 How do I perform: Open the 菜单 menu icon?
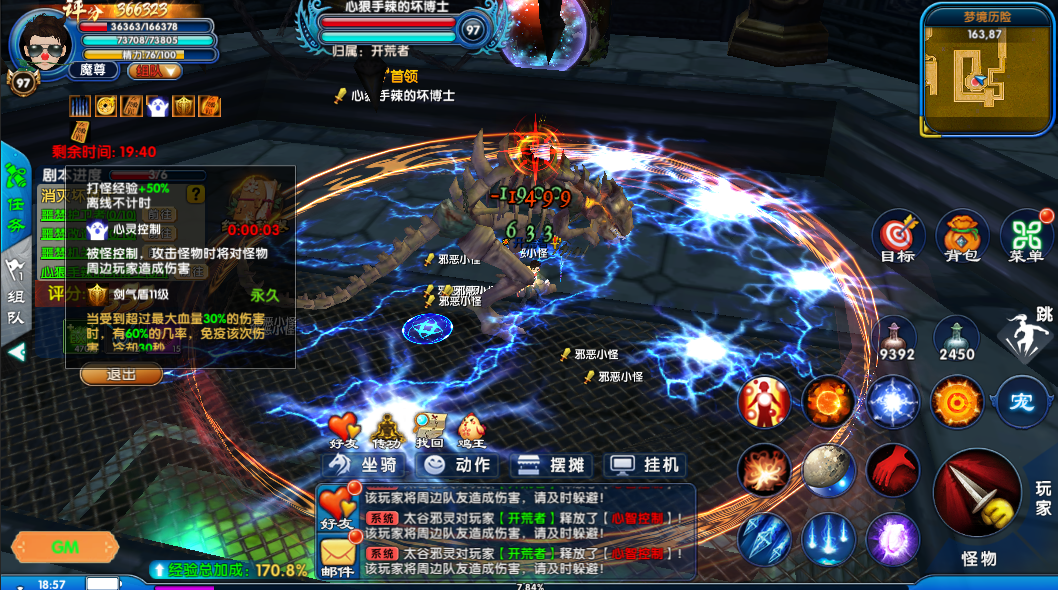pos(1025,236)
